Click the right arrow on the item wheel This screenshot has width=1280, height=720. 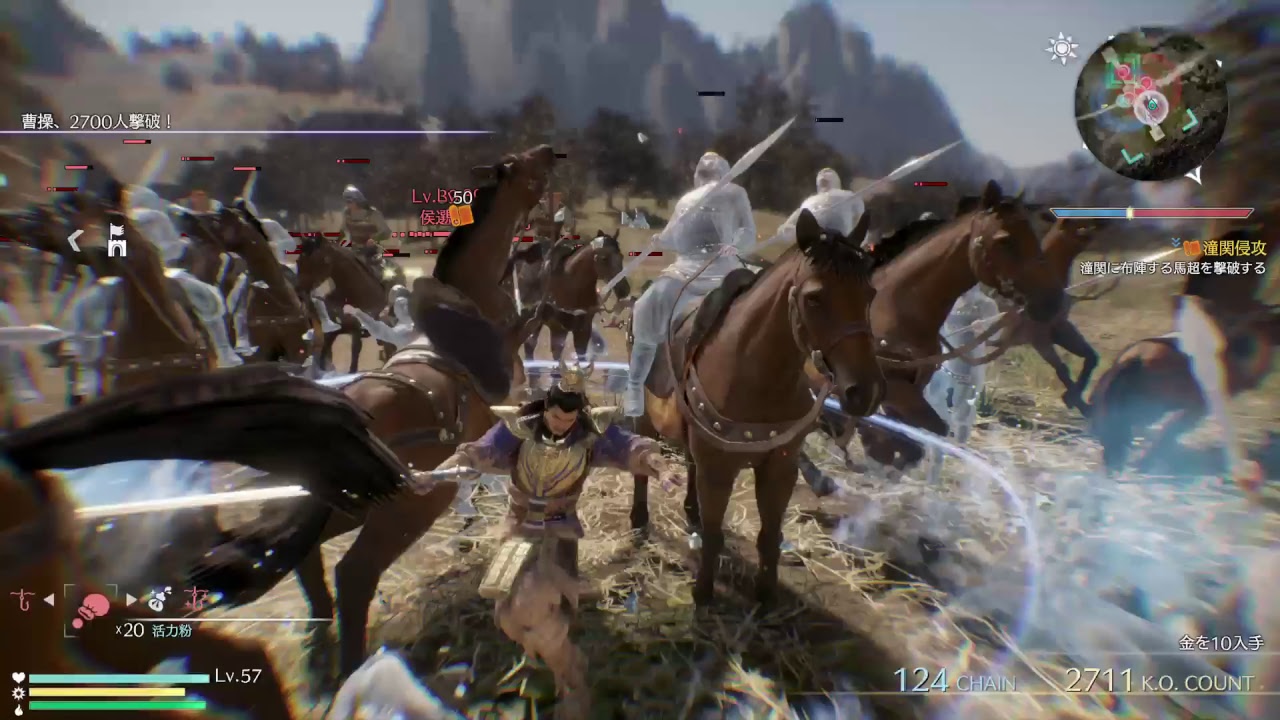pyautogui.click(x=131, y=598)
